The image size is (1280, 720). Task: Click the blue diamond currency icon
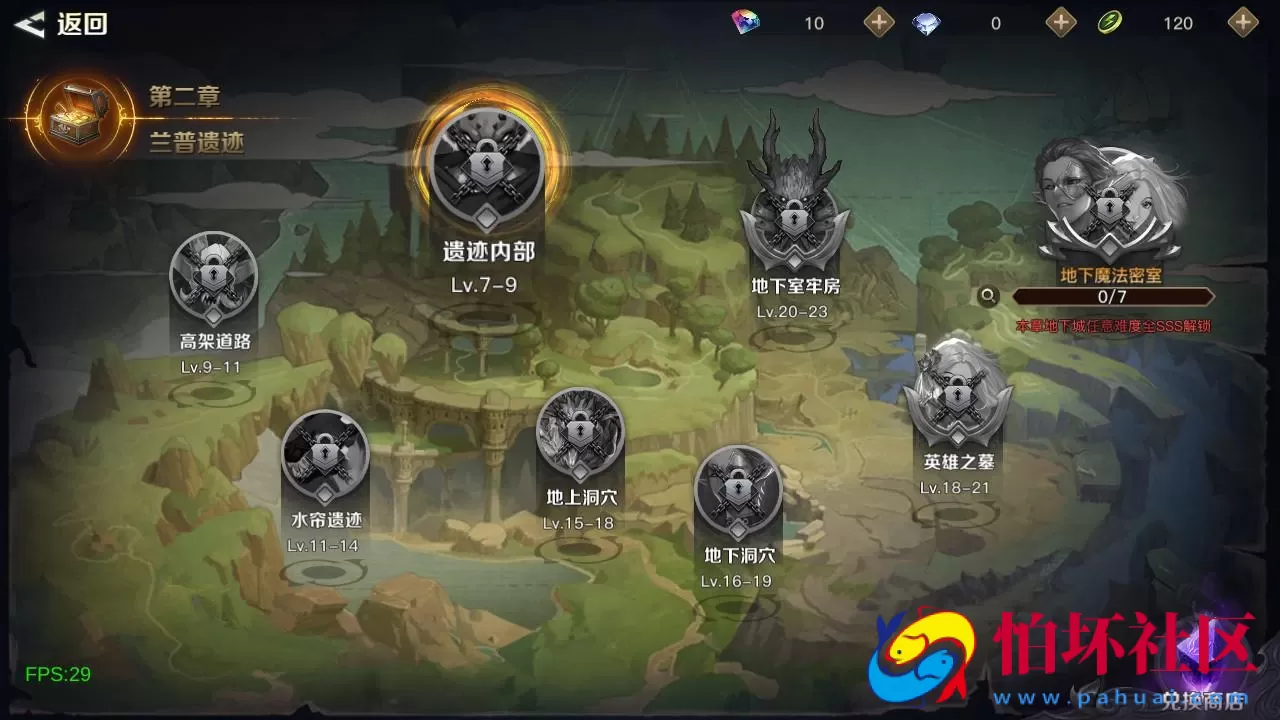(x=926, y=22)
